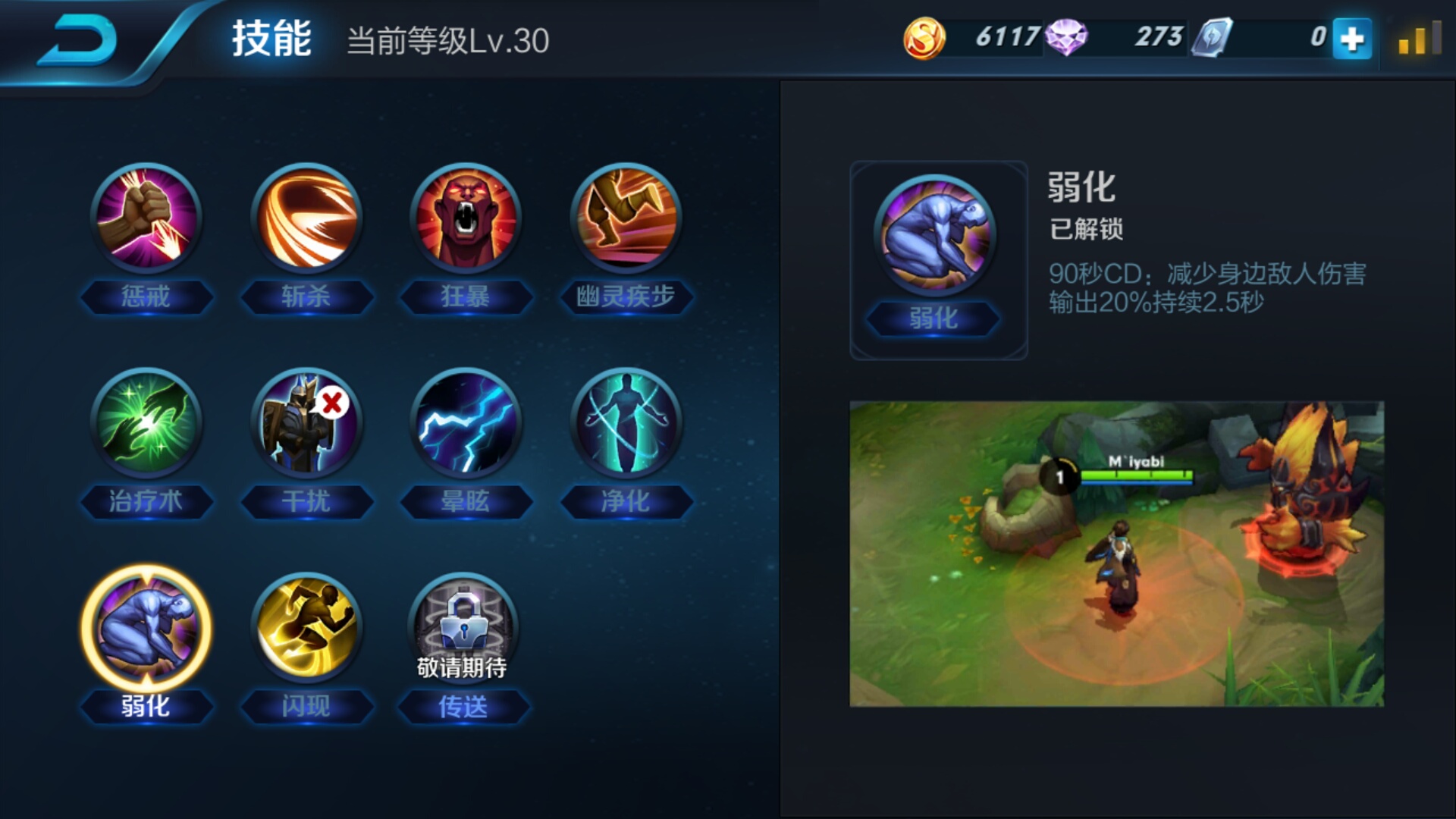Open the 晕眩 (Stun) skill details
Viewport: 1456px width, 819px height.
465,425
